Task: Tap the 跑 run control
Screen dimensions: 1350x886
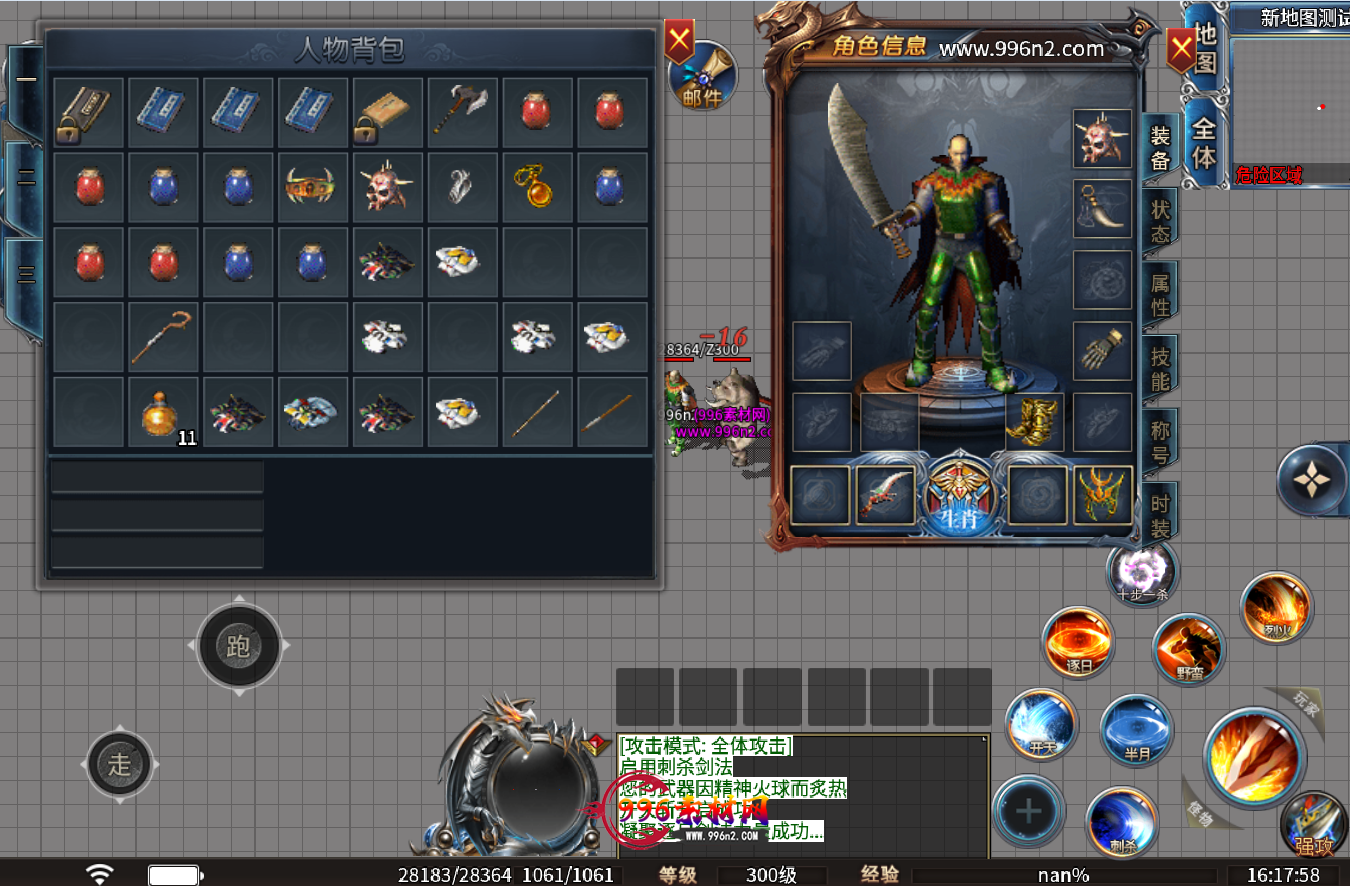Action: [238, 646]
